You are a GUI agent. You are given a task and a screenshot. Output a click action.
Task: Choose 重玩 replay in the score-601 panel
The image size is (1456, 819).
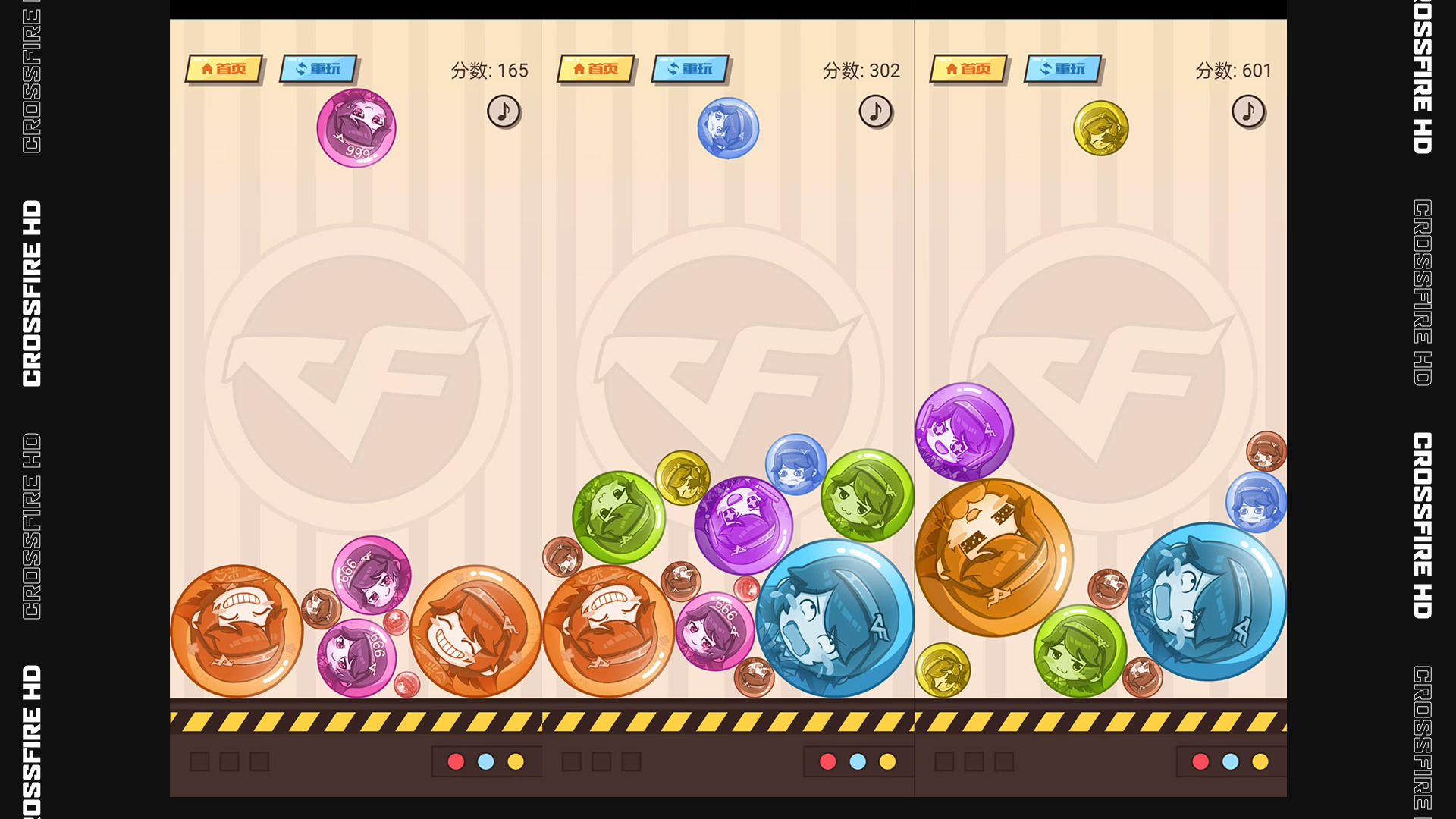pos(1063,69)
